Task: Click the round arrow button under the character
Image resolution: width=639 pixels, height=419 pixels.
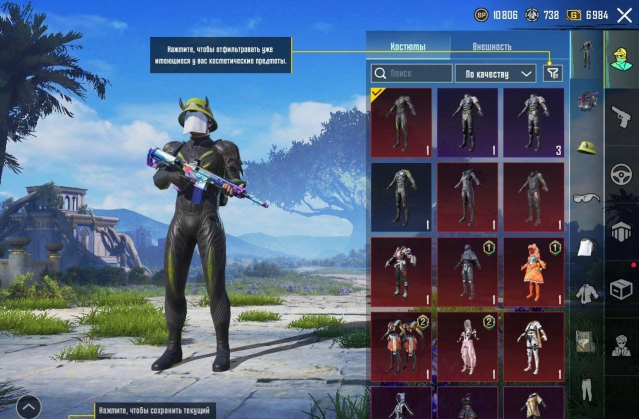Action: [28, 406]
